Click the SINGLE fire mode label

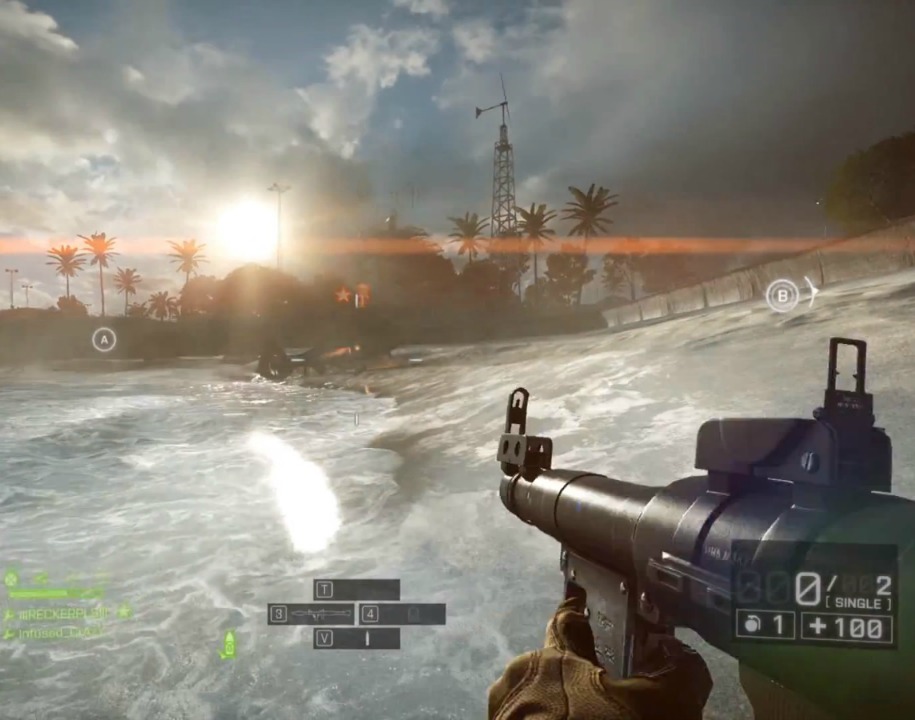857,604
